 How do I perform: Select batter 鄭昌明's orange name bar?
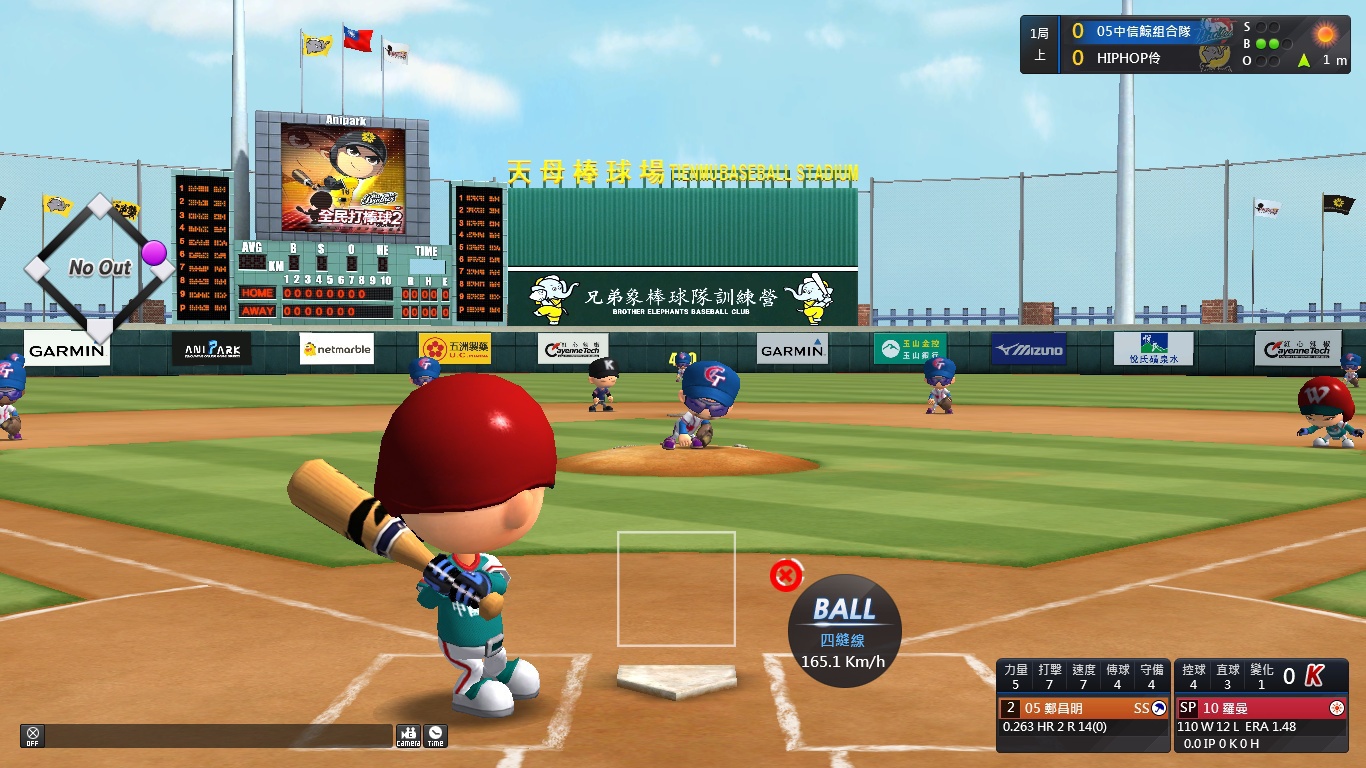click(1083, 708)
